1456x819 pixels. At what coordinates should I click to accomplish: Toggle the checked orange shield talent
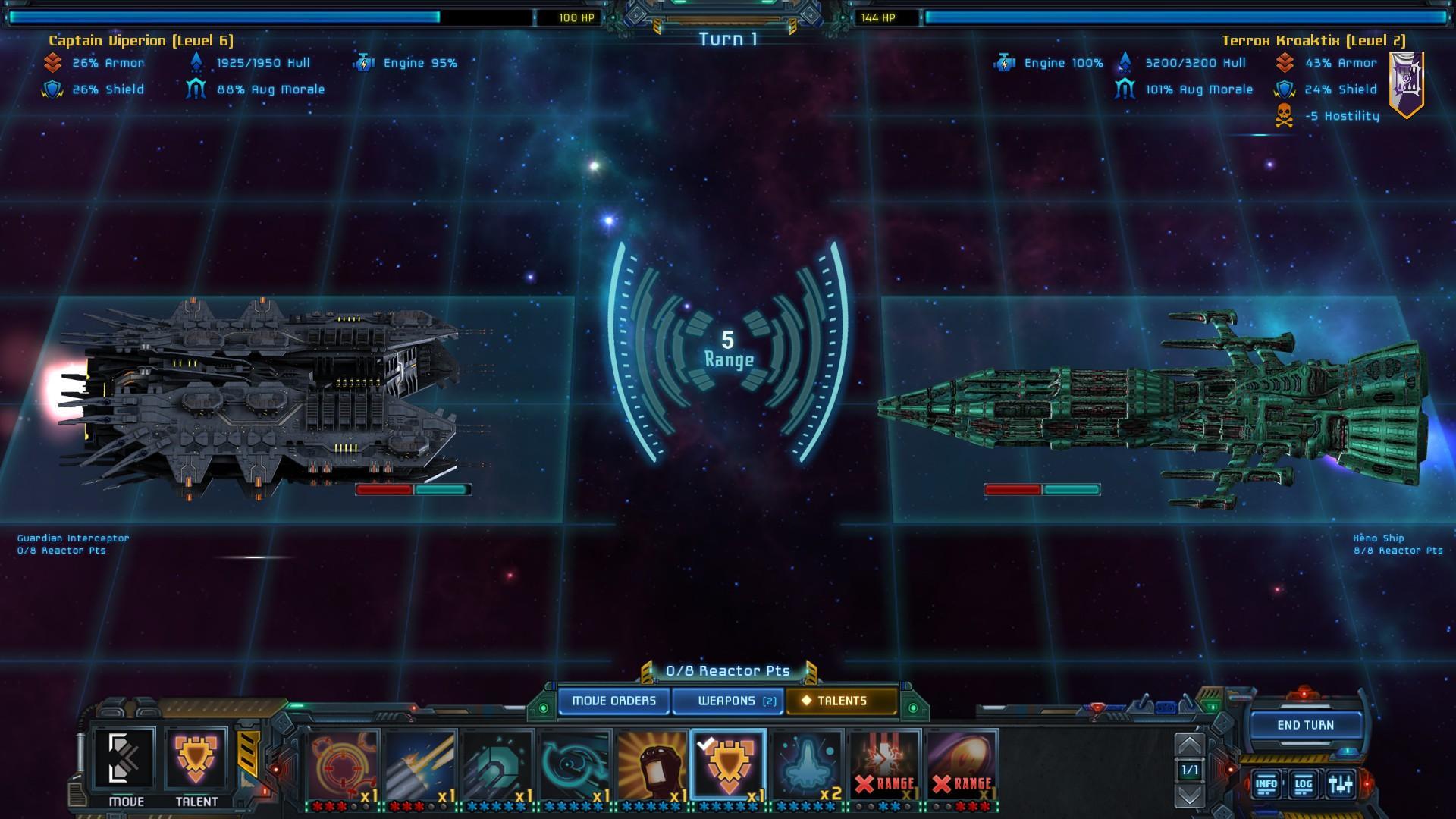(x=728, y=764)
